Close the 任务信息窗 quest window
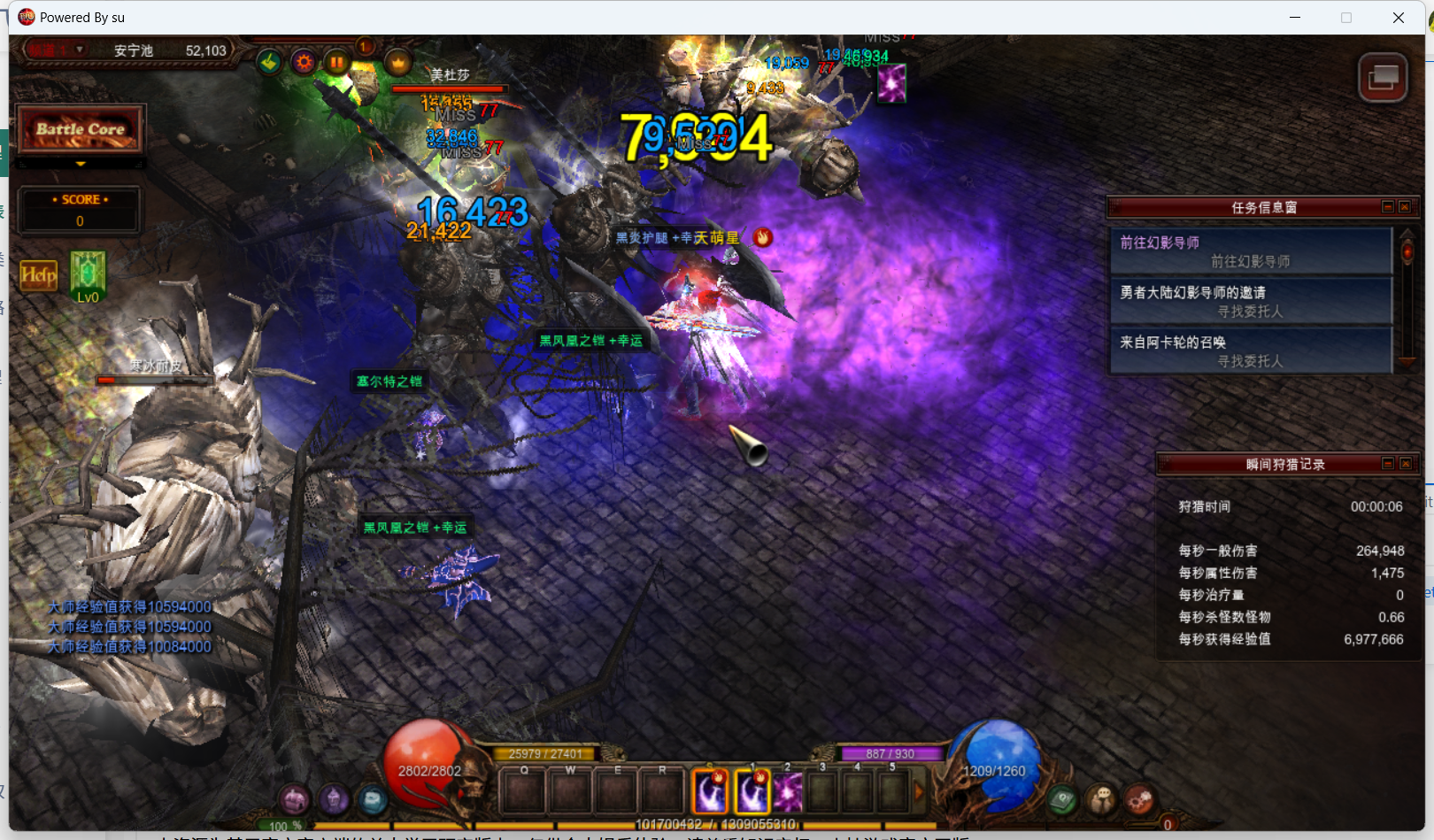The image size is (1434, 840). 1405,207
